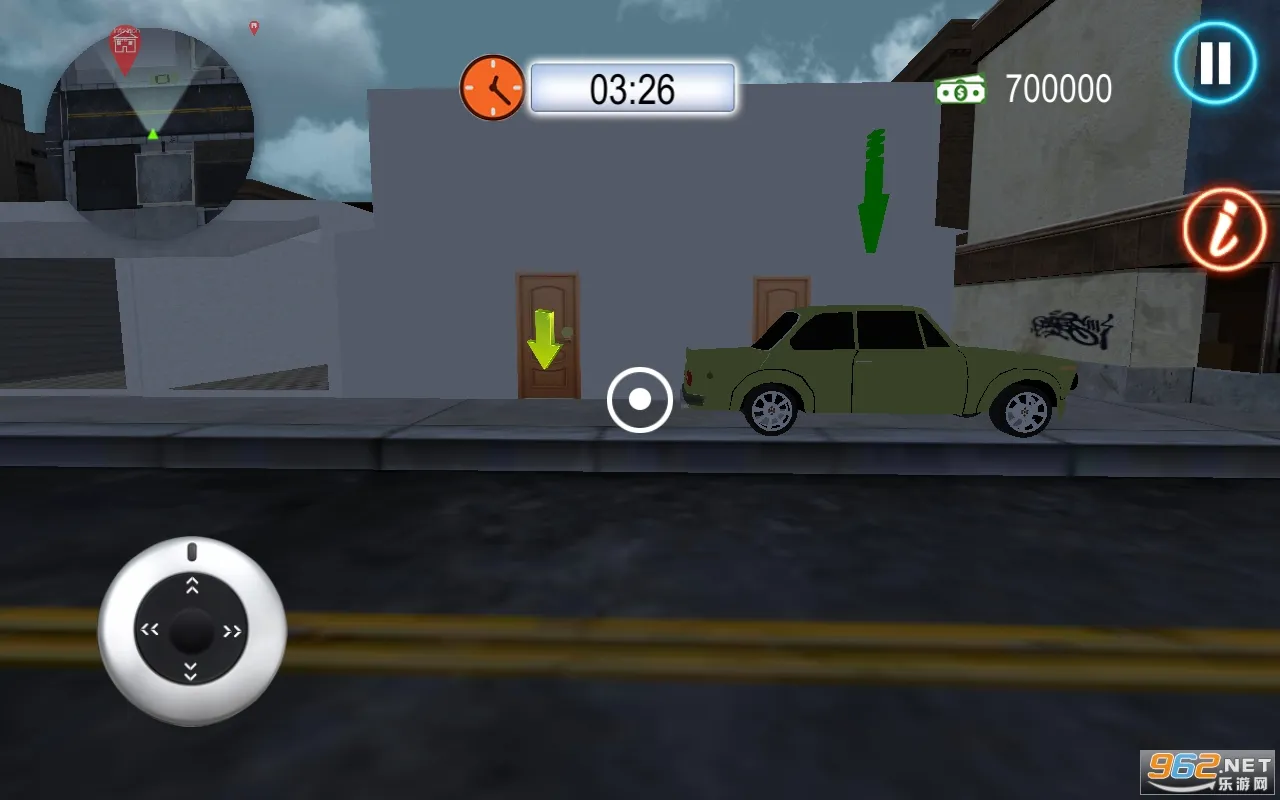Tap the circular minimap

click(150, 133)
